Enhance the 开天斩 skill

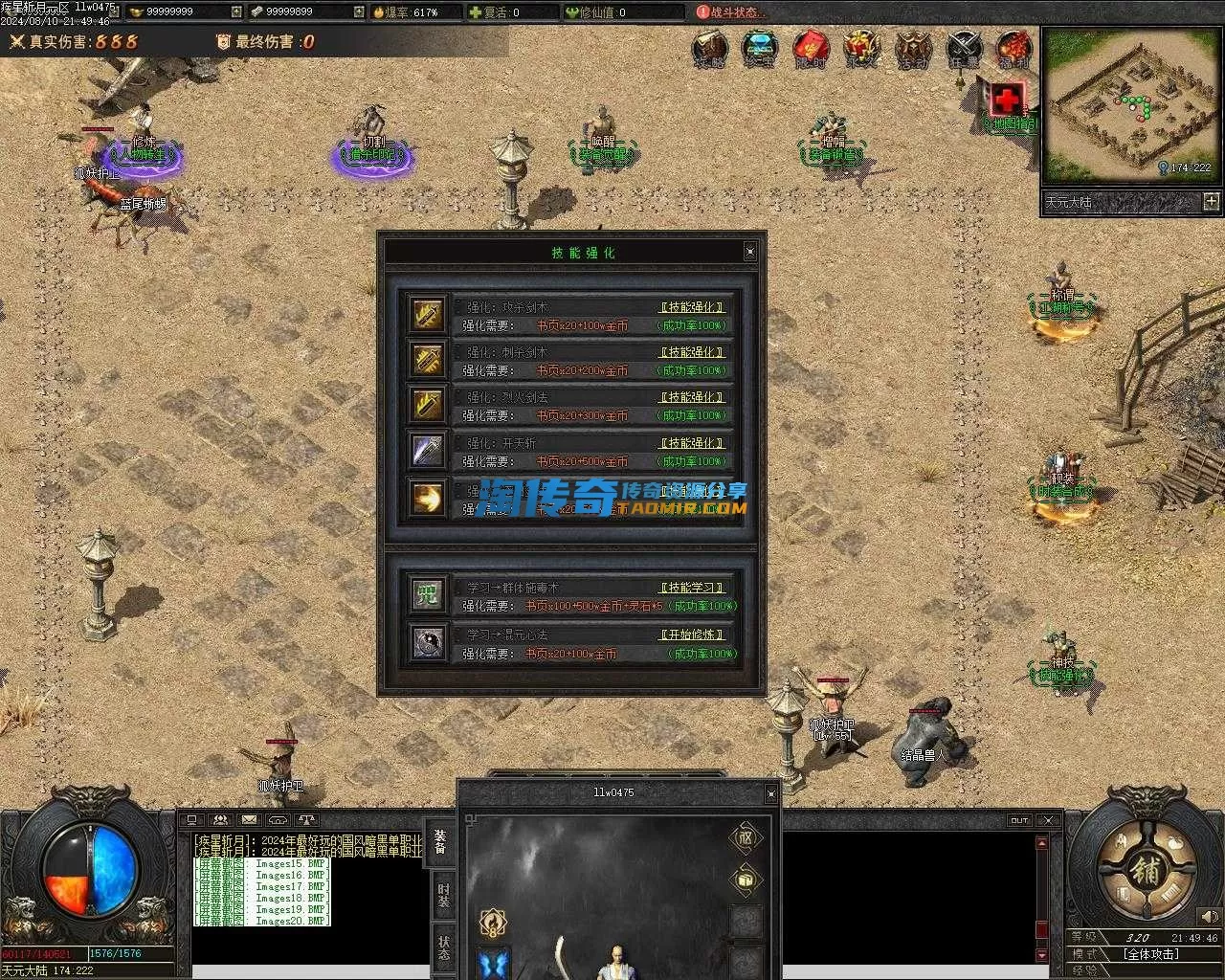tap(692, 443)
